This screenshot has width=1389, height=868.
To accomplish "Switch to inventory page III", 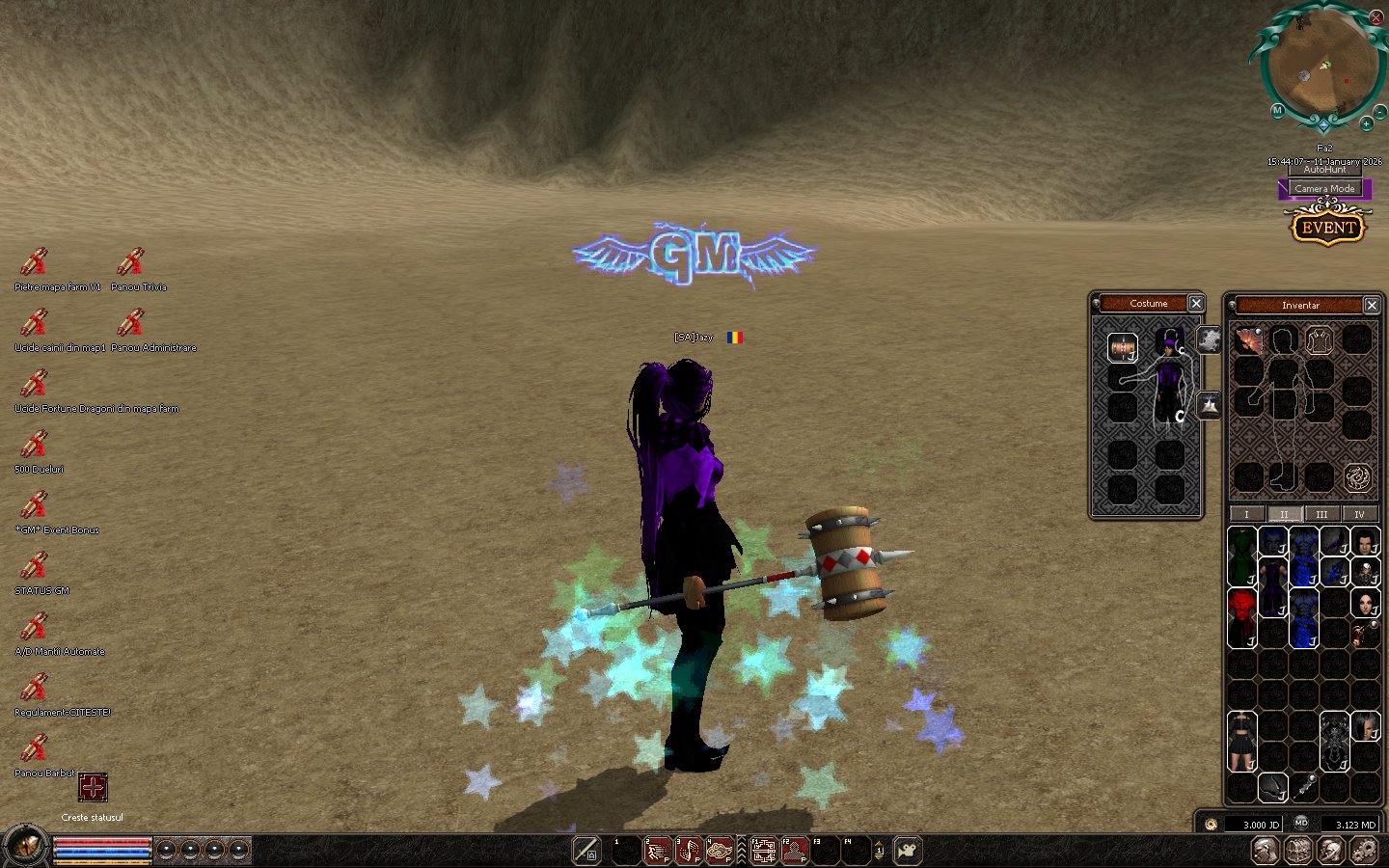I will click(1321, 514).
